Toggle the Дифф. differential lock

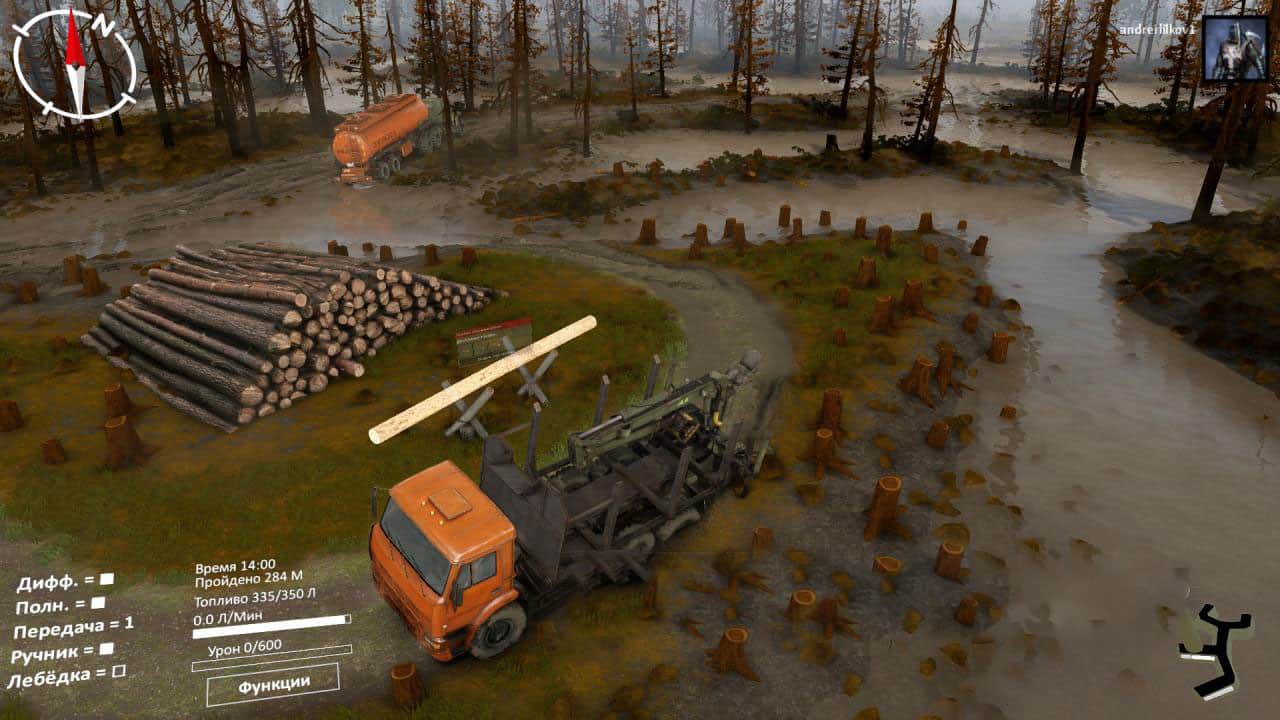(x=107, y=579)
